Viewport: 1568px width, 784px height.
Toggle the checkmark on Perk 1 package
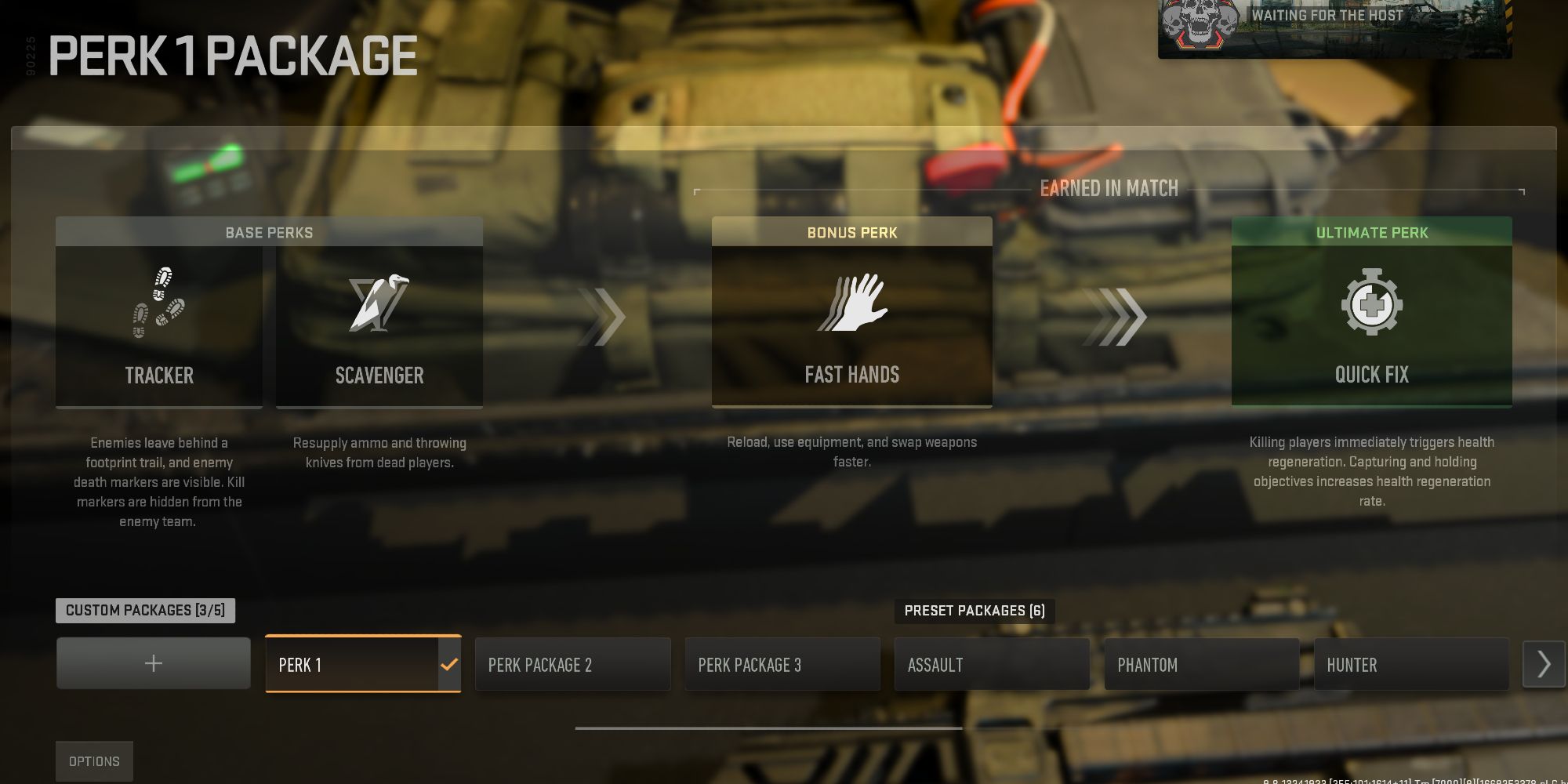point(448,664)
